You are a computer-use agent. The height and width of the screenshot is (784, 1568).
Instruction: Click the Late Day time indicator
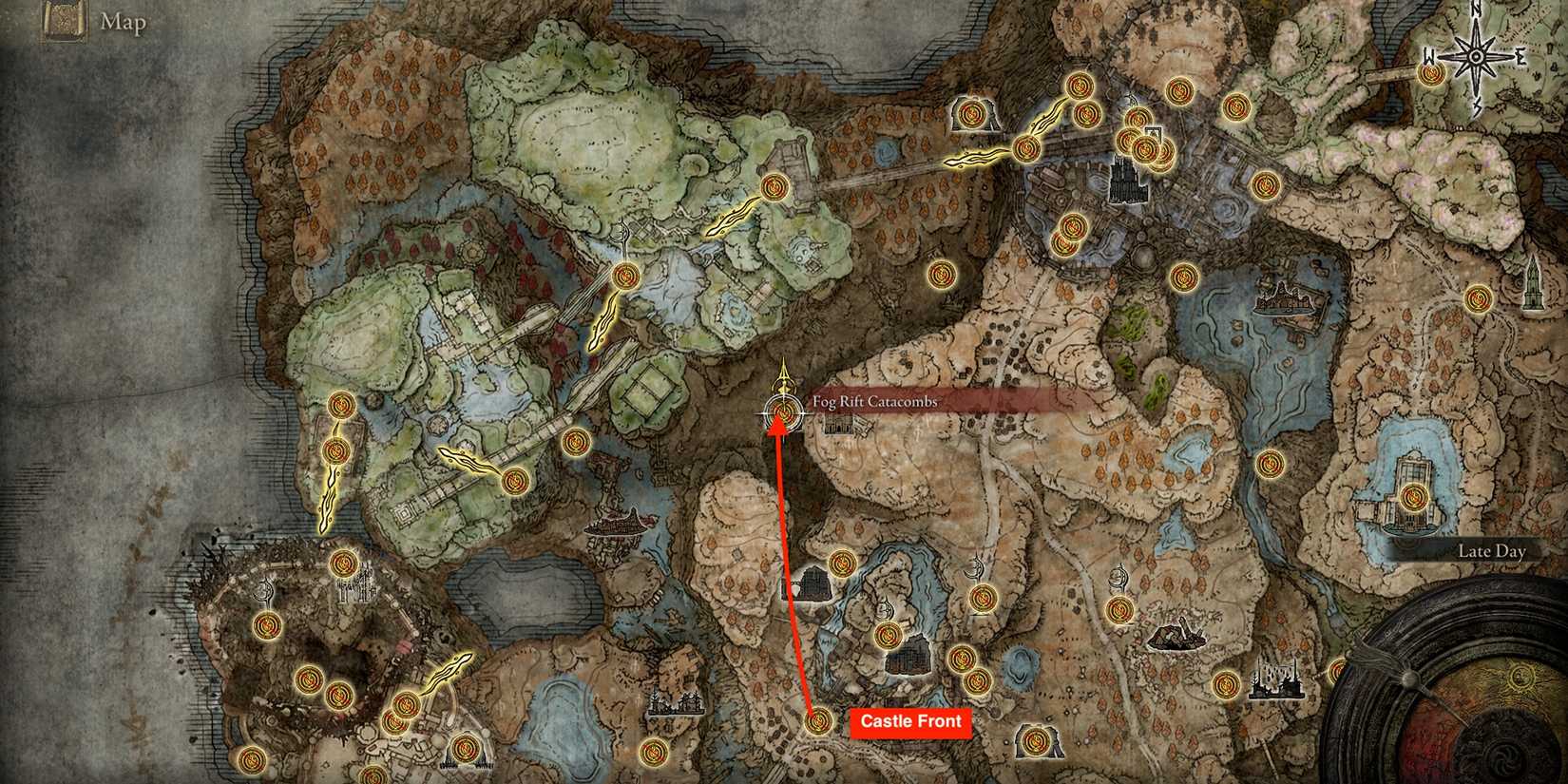point(1492,550)
